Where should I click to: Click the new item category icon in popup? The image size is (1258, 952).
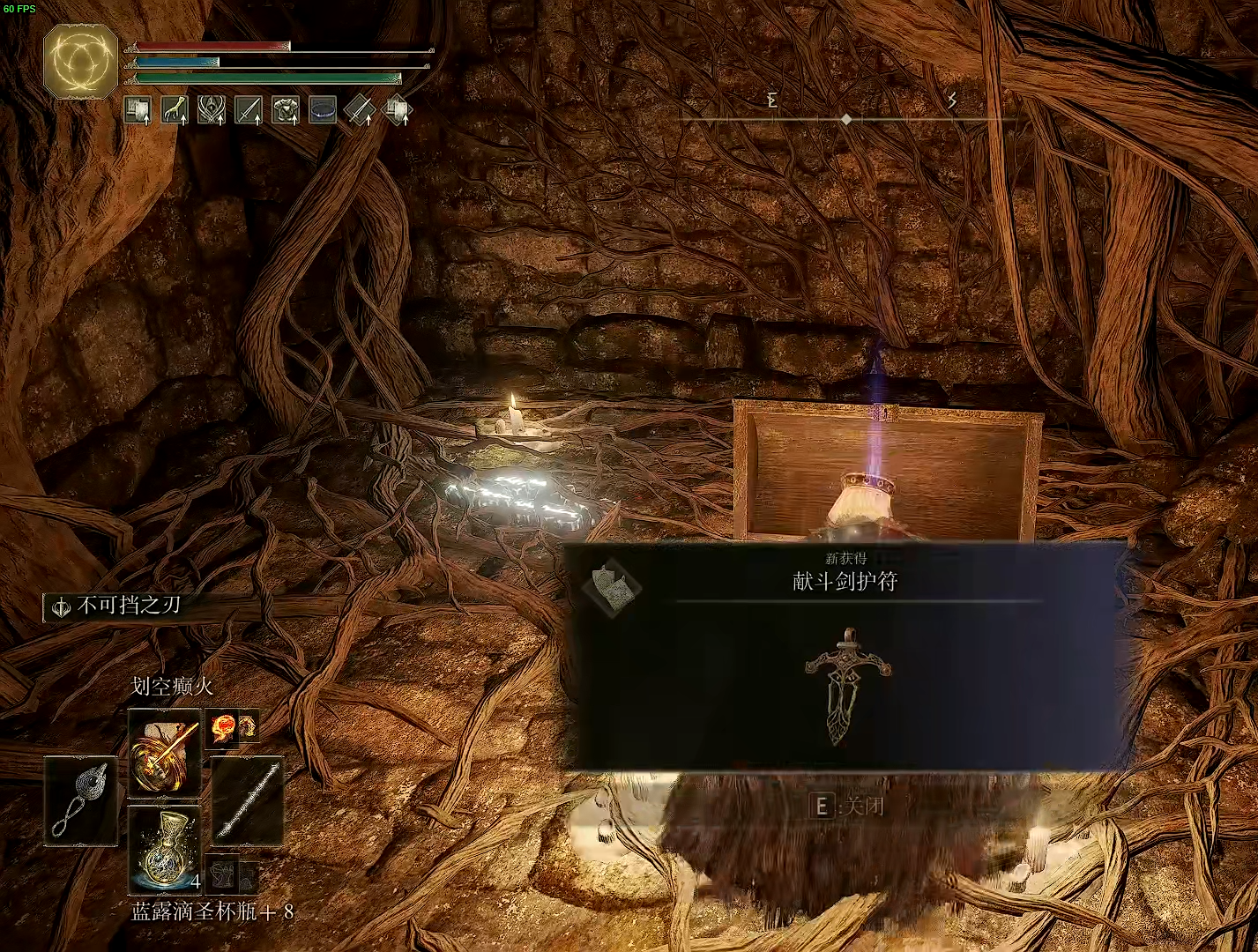coord(611,588)
